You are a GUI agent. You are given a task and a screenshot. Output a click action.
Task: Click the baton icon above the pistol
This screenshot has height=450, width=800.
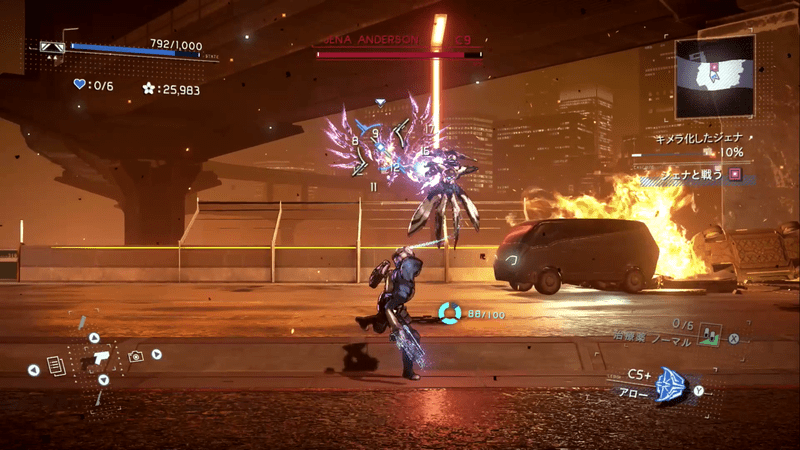[84, 323]
